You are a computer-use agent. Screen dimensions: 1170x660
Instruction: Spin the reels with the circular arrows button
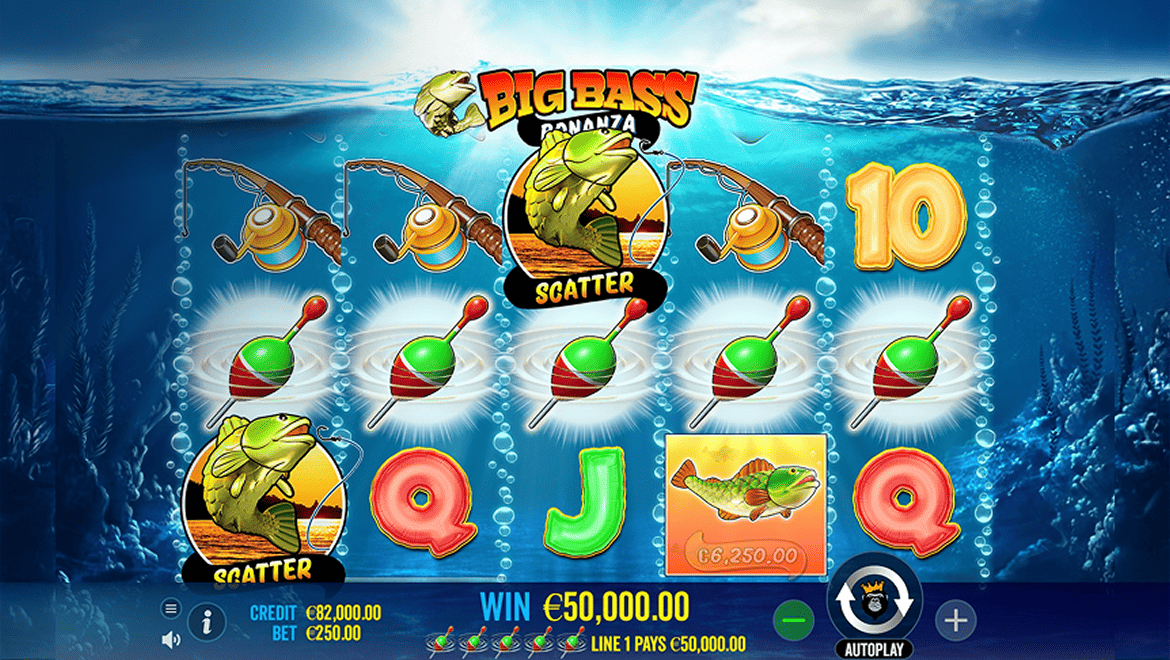point(875,602)
